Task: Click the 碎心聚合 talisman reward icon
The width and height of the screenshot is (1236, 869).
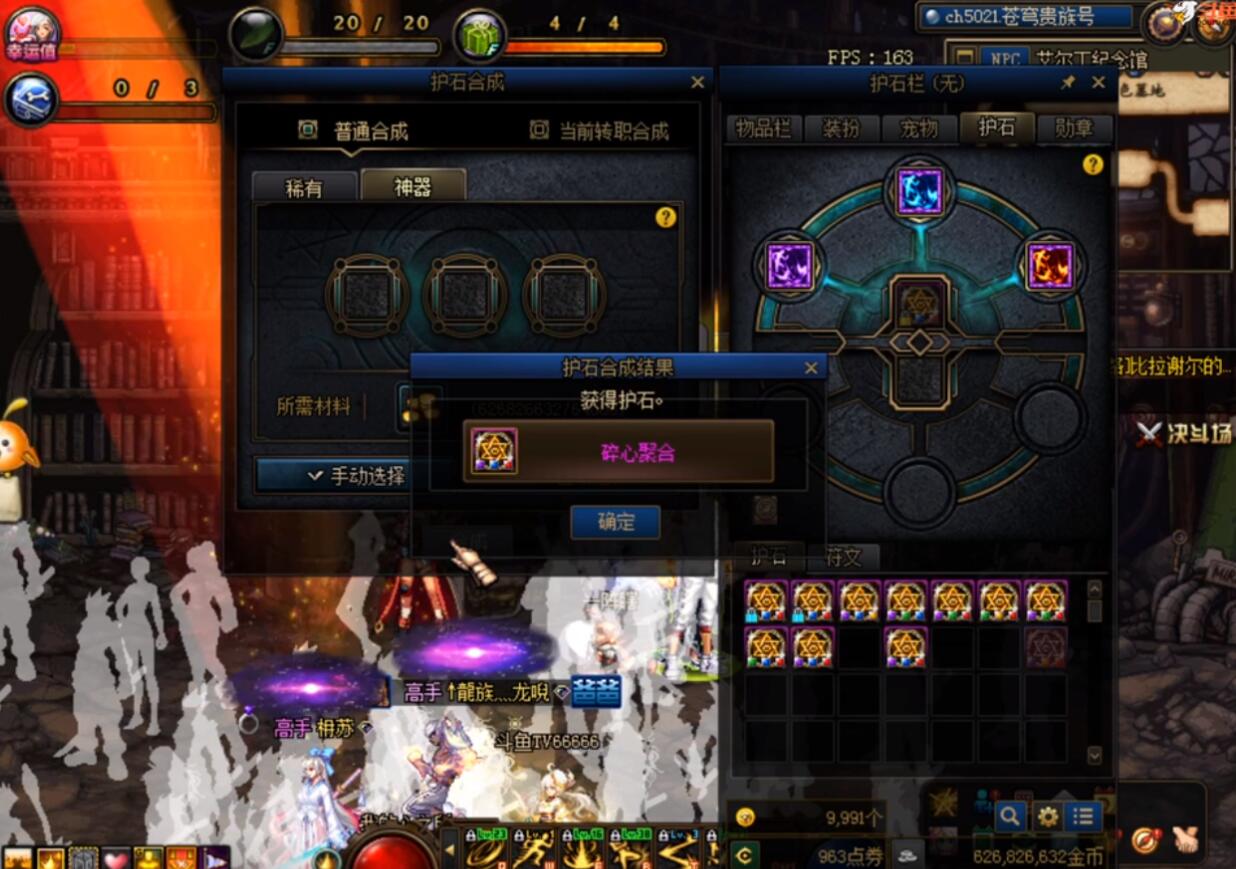Action: pyautogui.click(x=494, y=451)
